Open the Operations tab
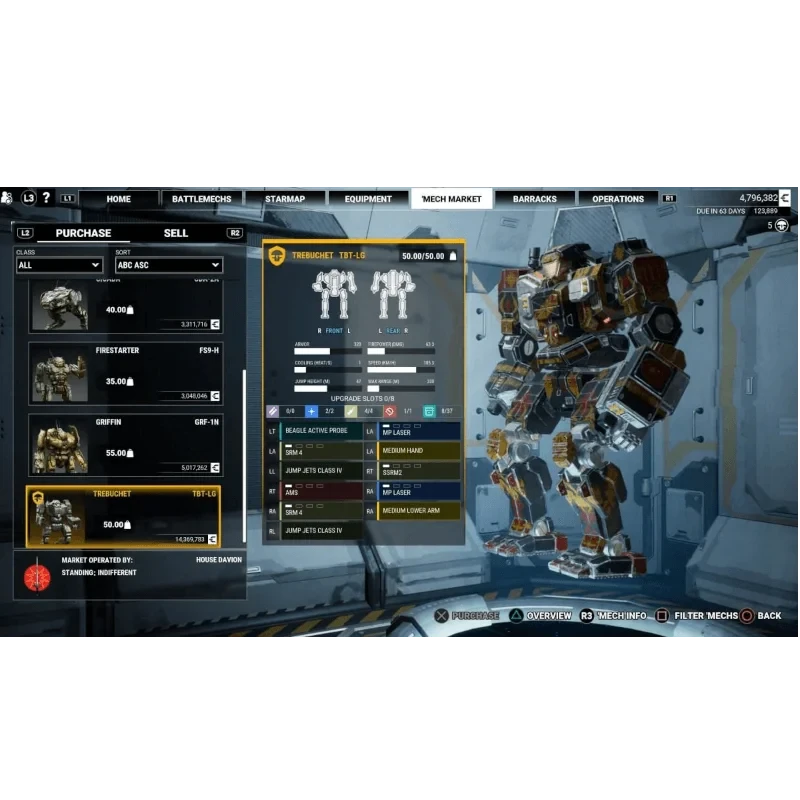This screenshot has height=800, width=800. pyautogui.click(x=618, y=199)
